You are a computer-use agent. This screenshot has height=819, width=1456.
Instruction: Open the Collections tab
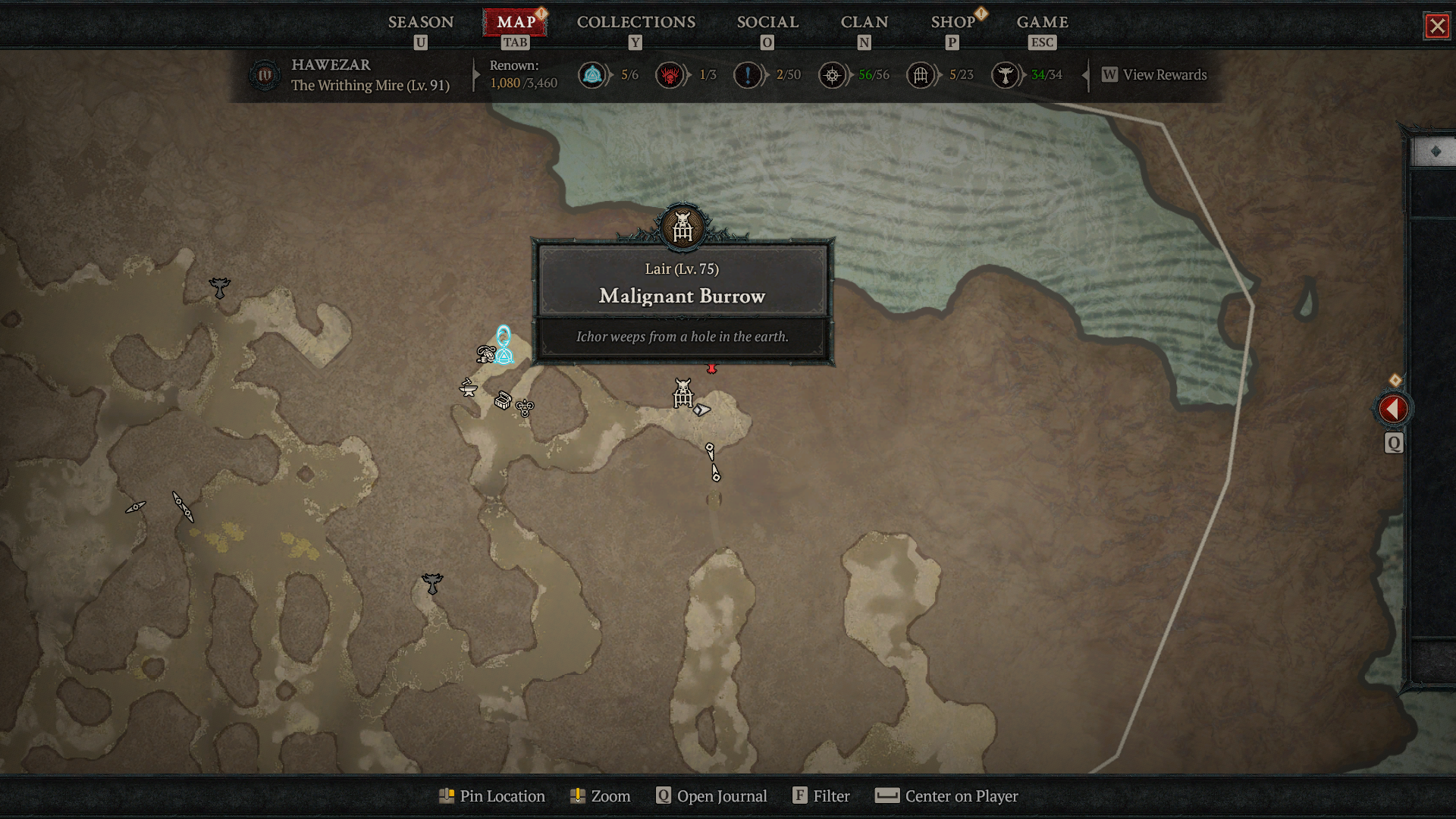click(x=635, y=22)
